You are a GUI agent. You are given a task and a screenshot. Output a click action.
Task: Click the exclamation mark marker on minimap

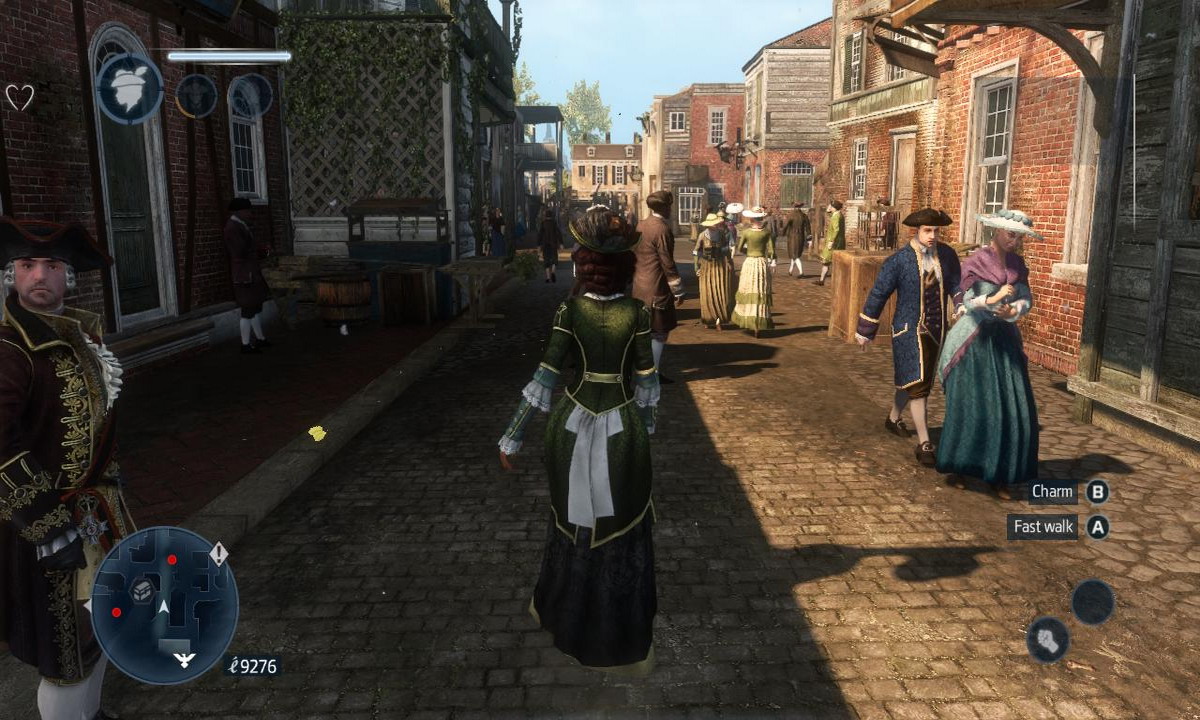218,553
